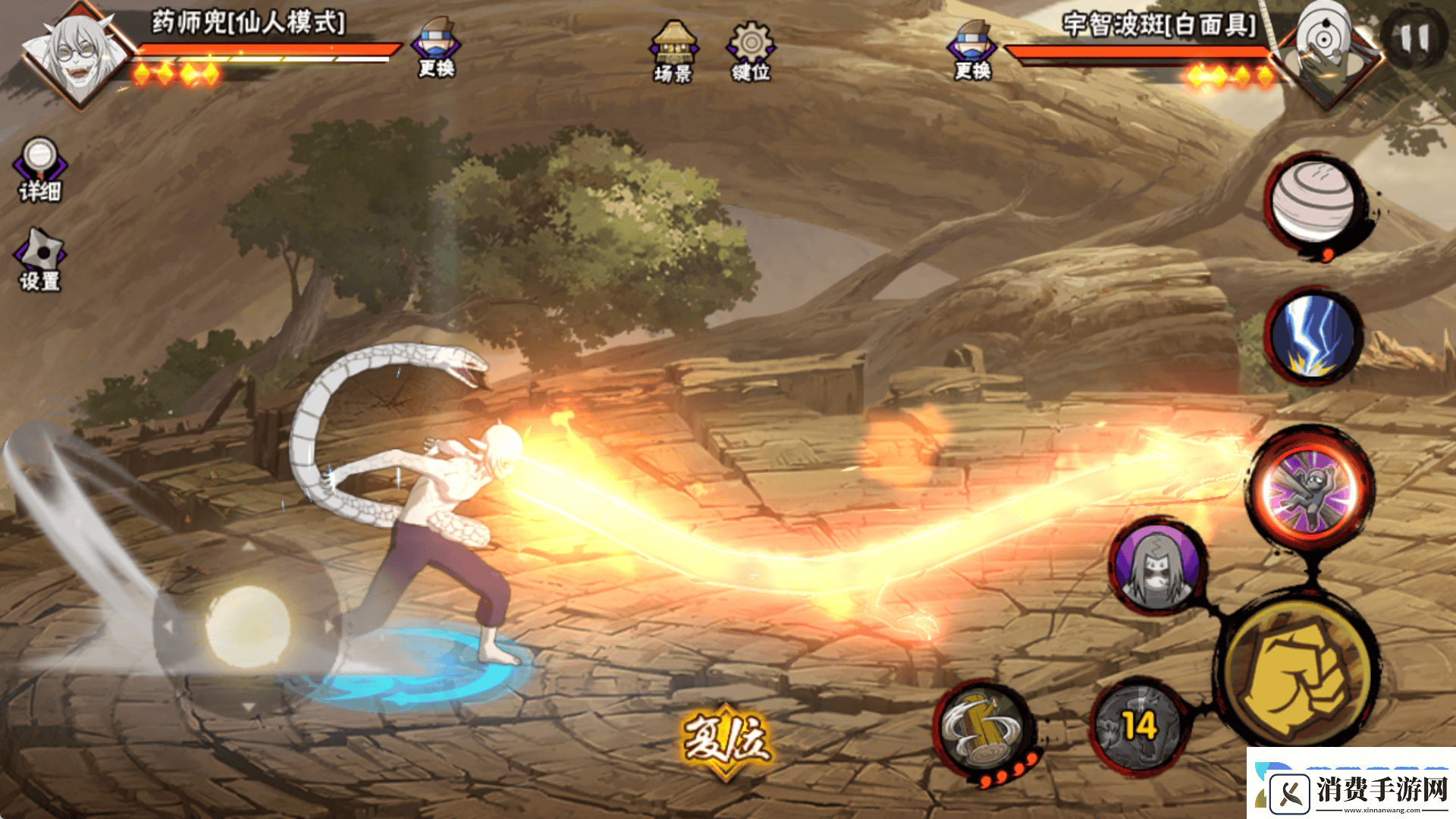This screenshot has height=819, width=1456.
Task: Pause the battle
Action: point(1414,39)
